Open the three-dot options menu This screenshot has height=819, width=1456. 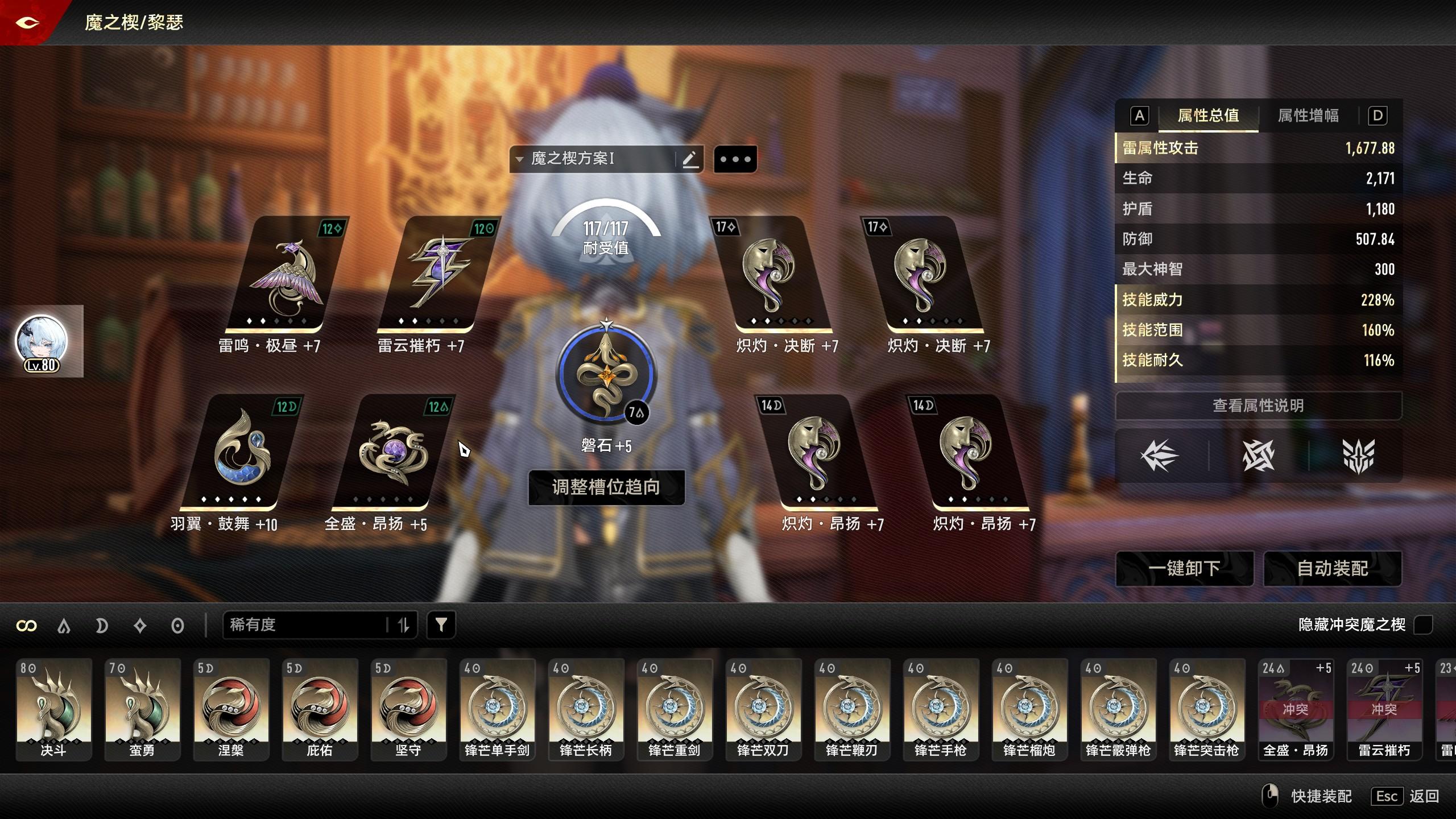pyautogui.click(x=735, y=159)
